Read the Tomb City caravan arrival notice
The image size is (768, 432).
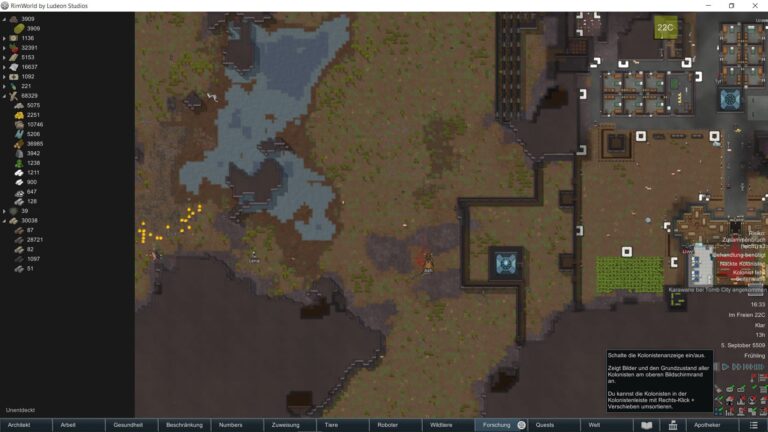[x=716, y=290]
